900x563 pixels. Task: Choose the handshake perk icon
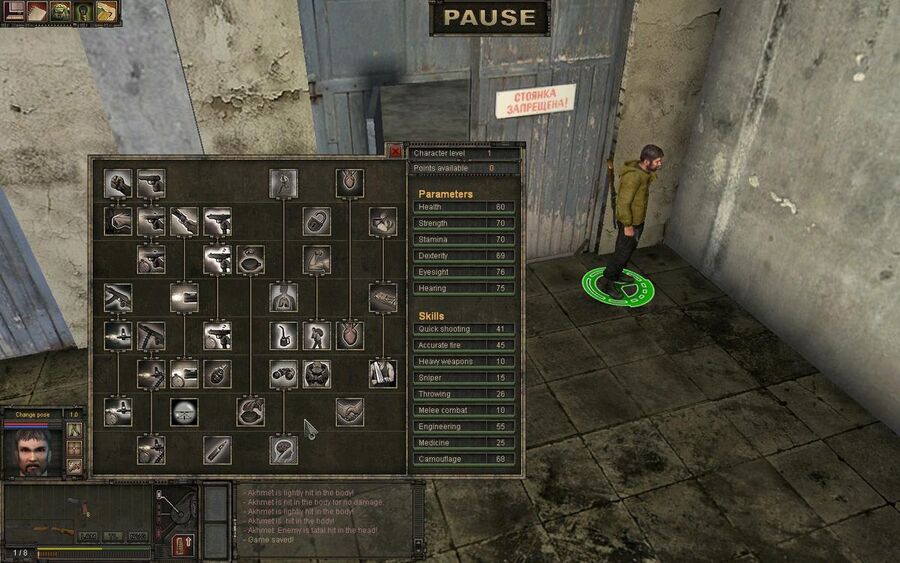(350, 412)
